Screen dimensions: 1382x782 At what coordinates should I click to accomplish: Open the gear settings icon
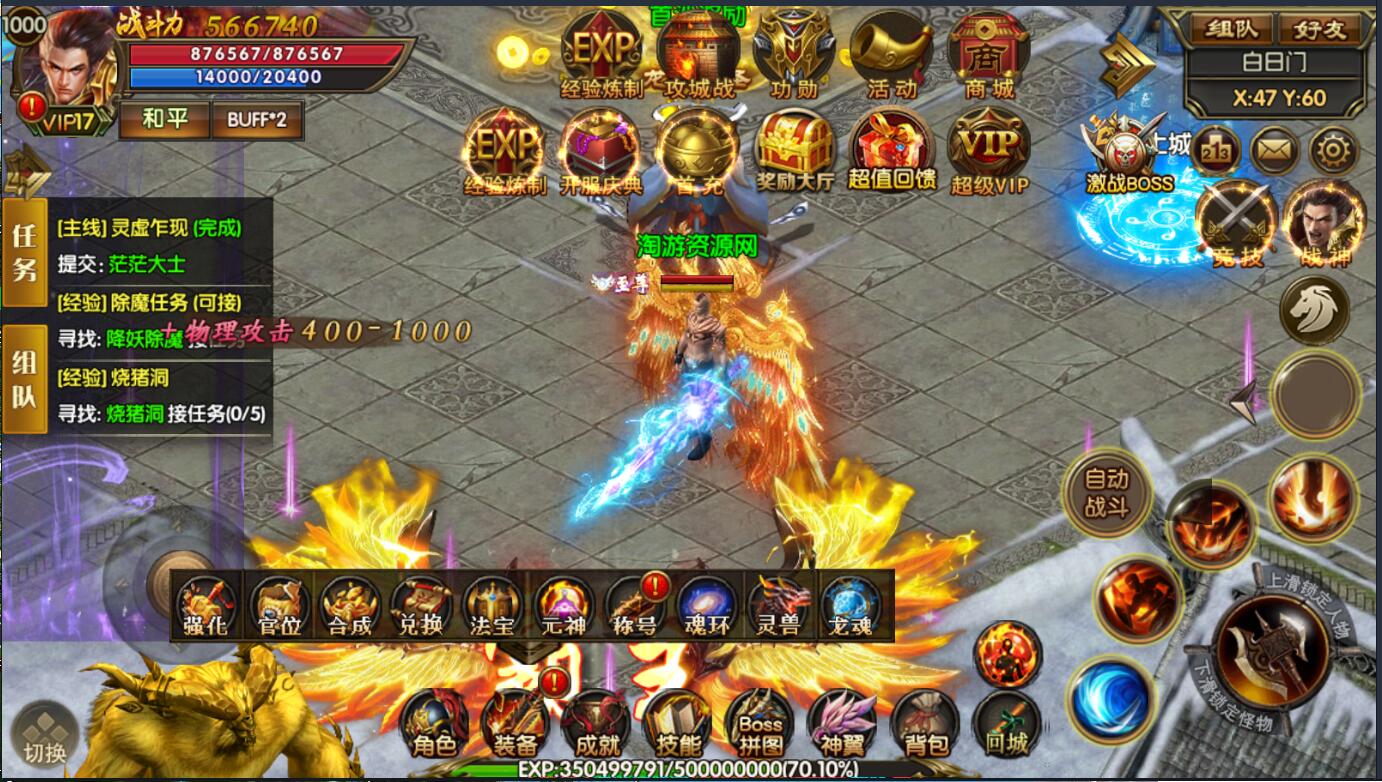coord(1334,151)
